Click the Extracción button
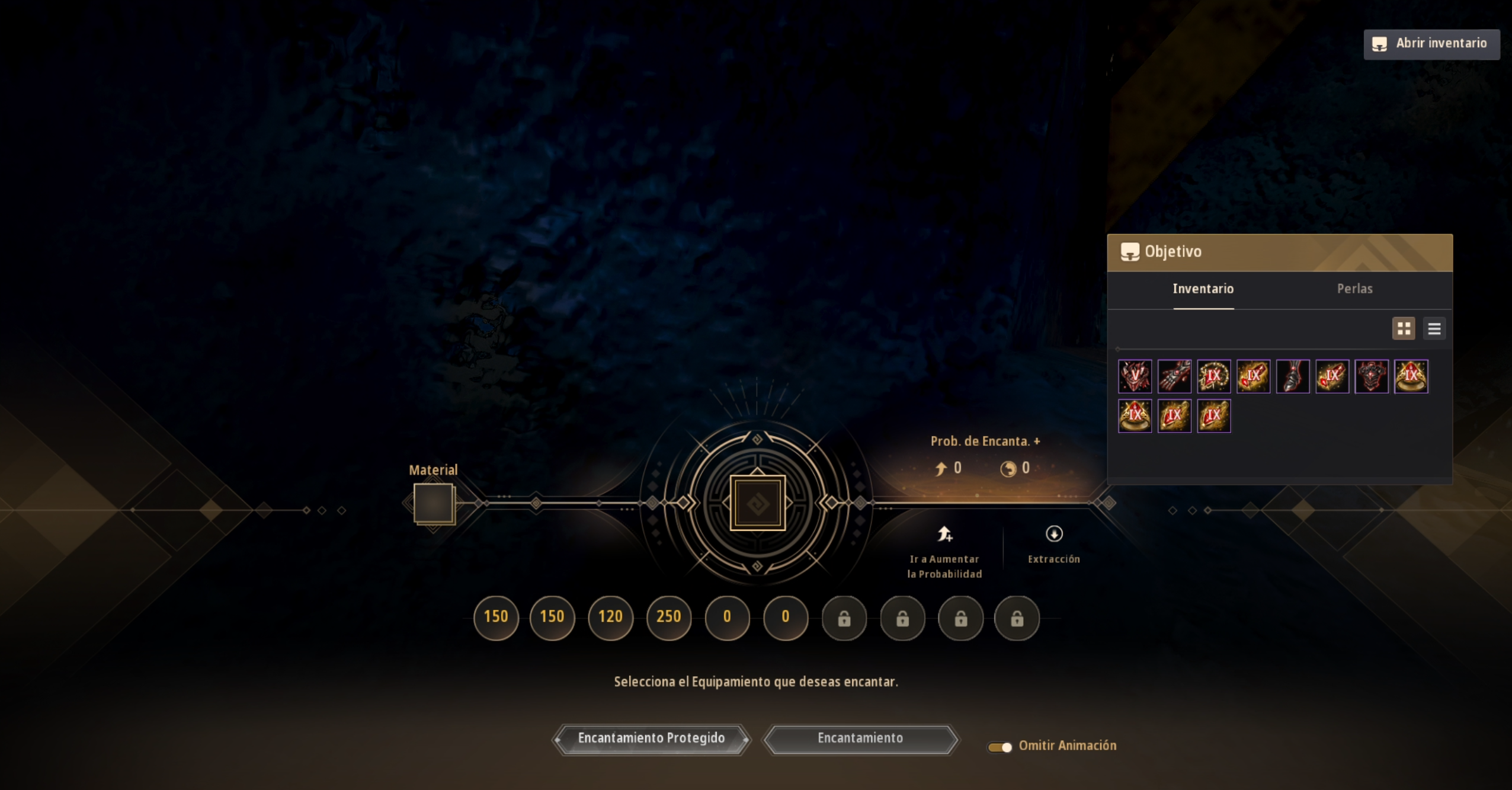This screenshot has width=1512, height=790. point(1053,544)
